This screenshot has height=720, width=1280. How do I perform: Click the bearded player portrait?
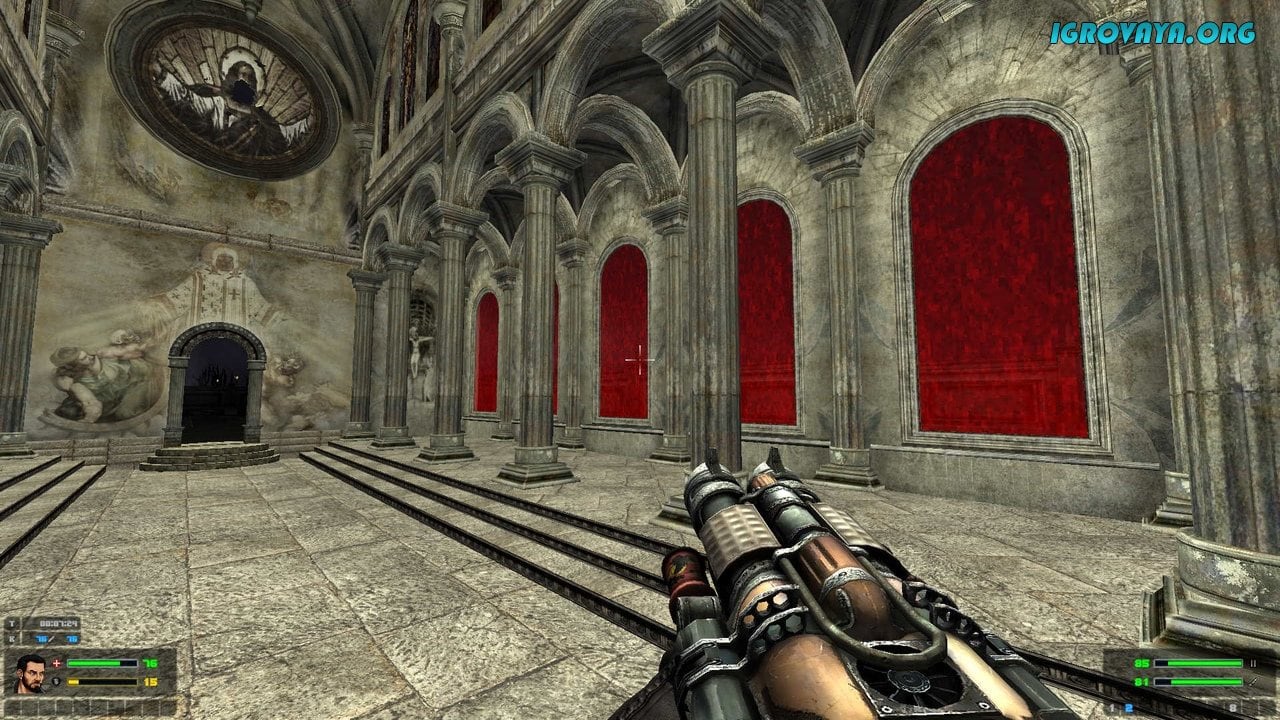(31, 673)
